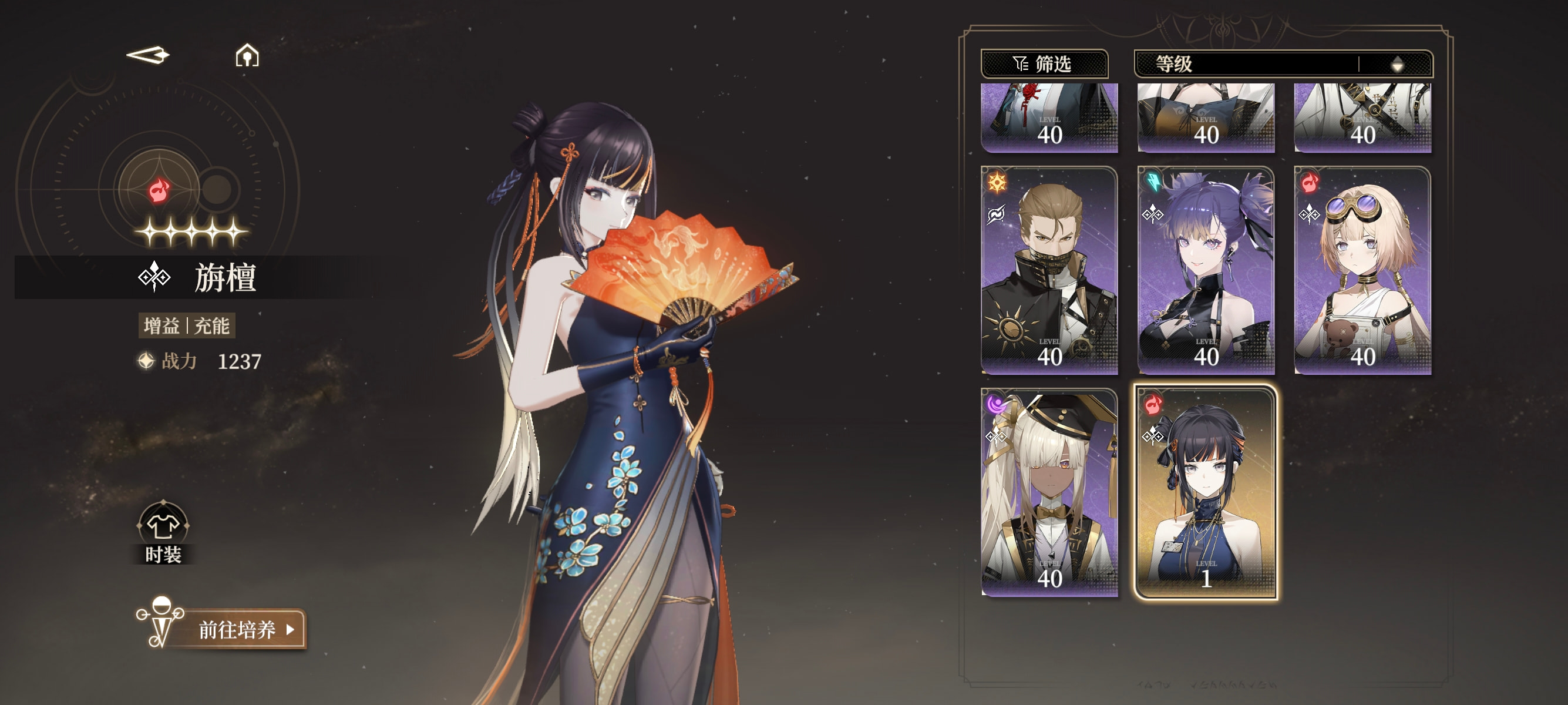Choose the purple-haired girl character card

click(1205, 270)
